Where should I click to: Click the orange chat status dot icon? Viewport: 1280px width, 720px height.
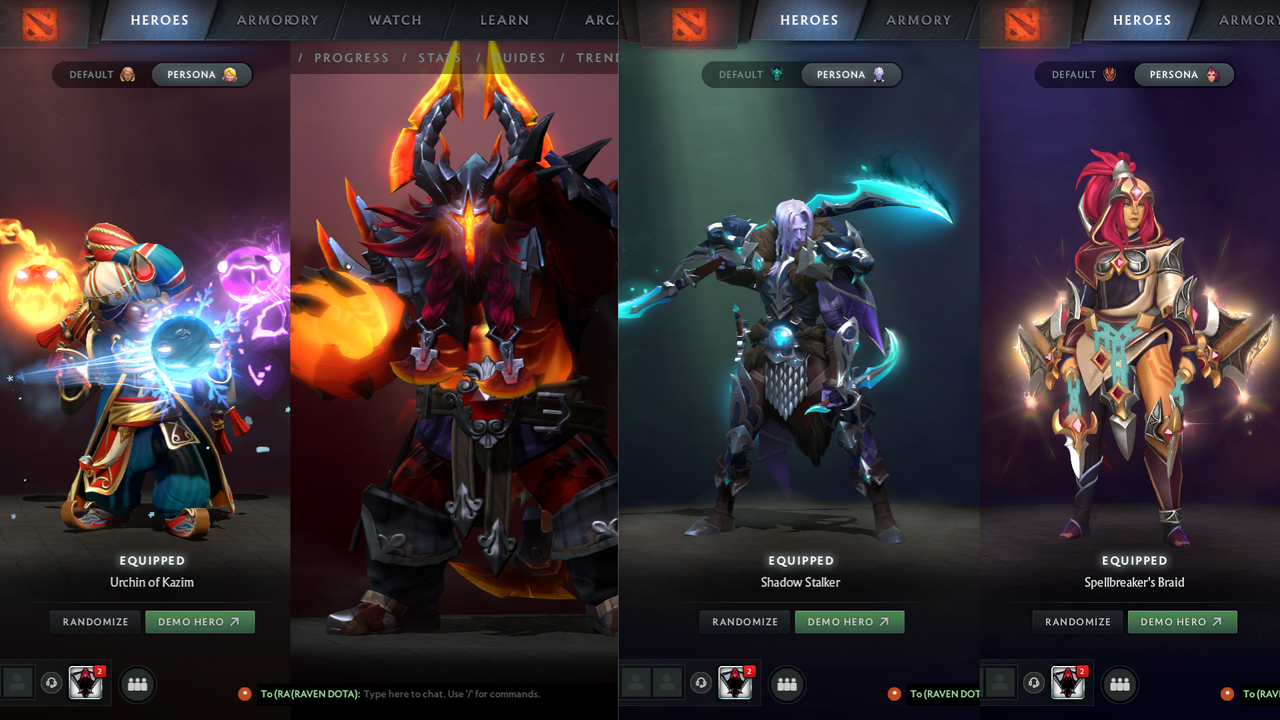(x=245, y=693)
